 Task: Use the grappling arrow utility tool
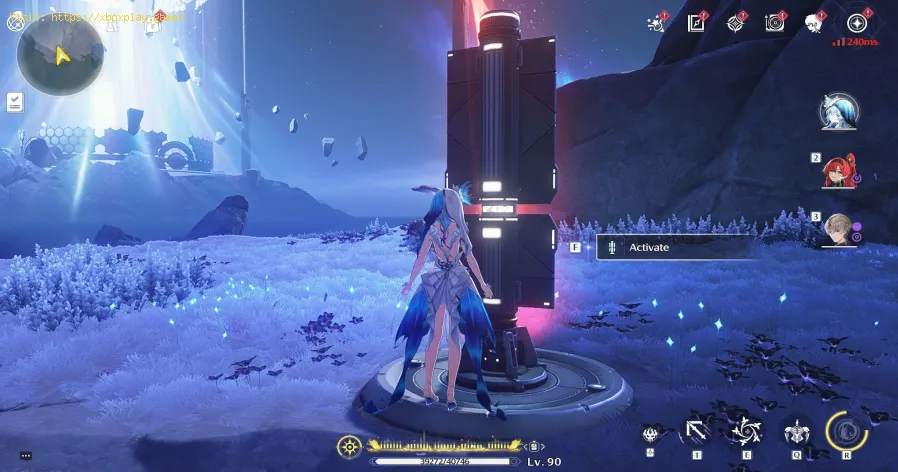[x=694, y=432]
